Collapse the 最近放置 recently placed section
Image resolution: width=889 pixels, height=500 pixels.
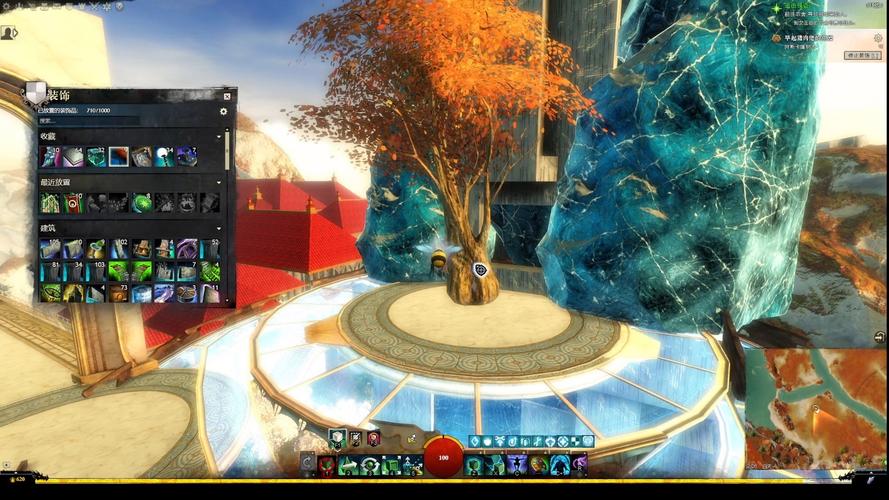click(219, 182)
